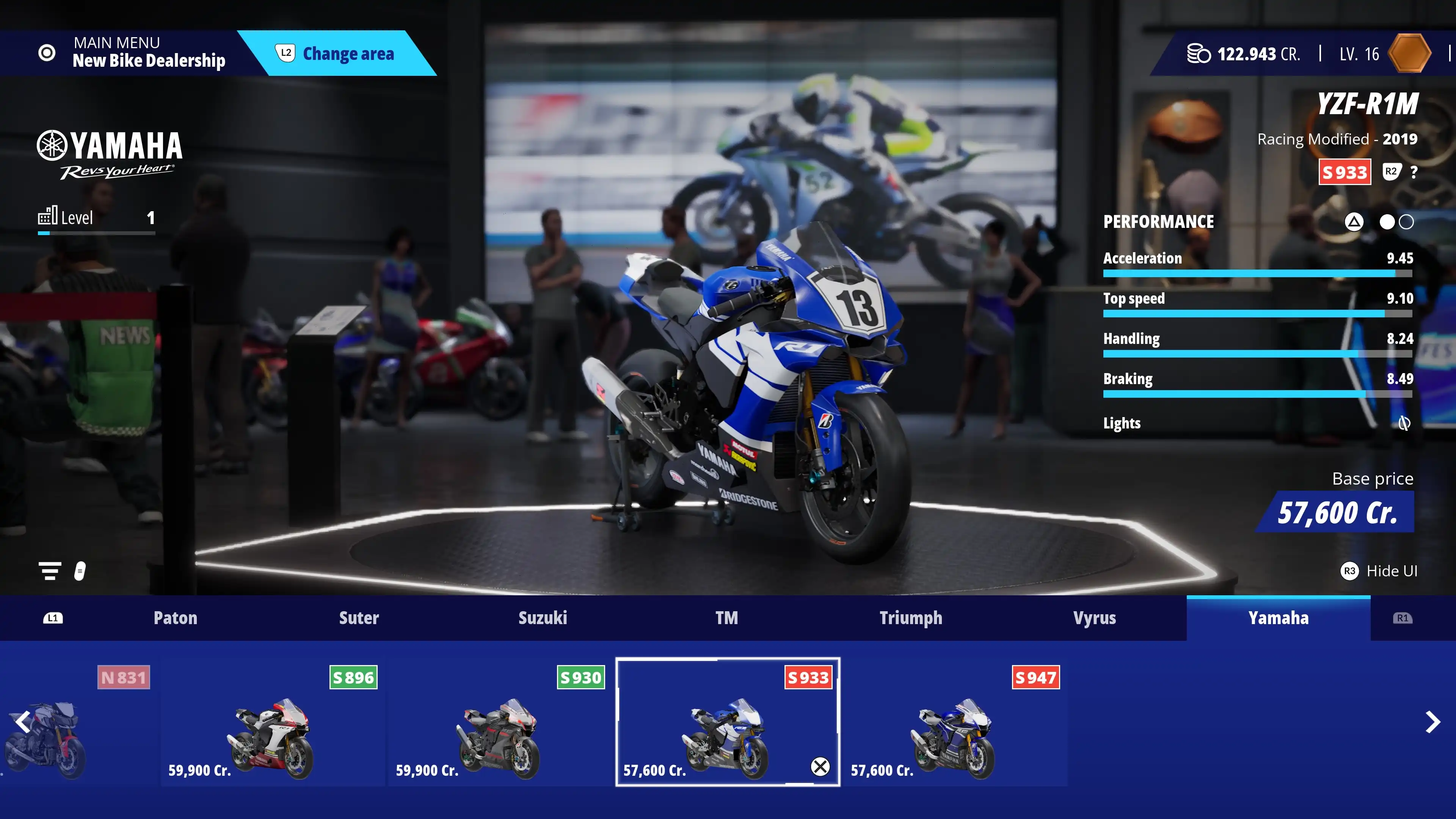This screenshot has width=1456, height=819.
Task: Open the Triumph brand tab
Action: 910,618
